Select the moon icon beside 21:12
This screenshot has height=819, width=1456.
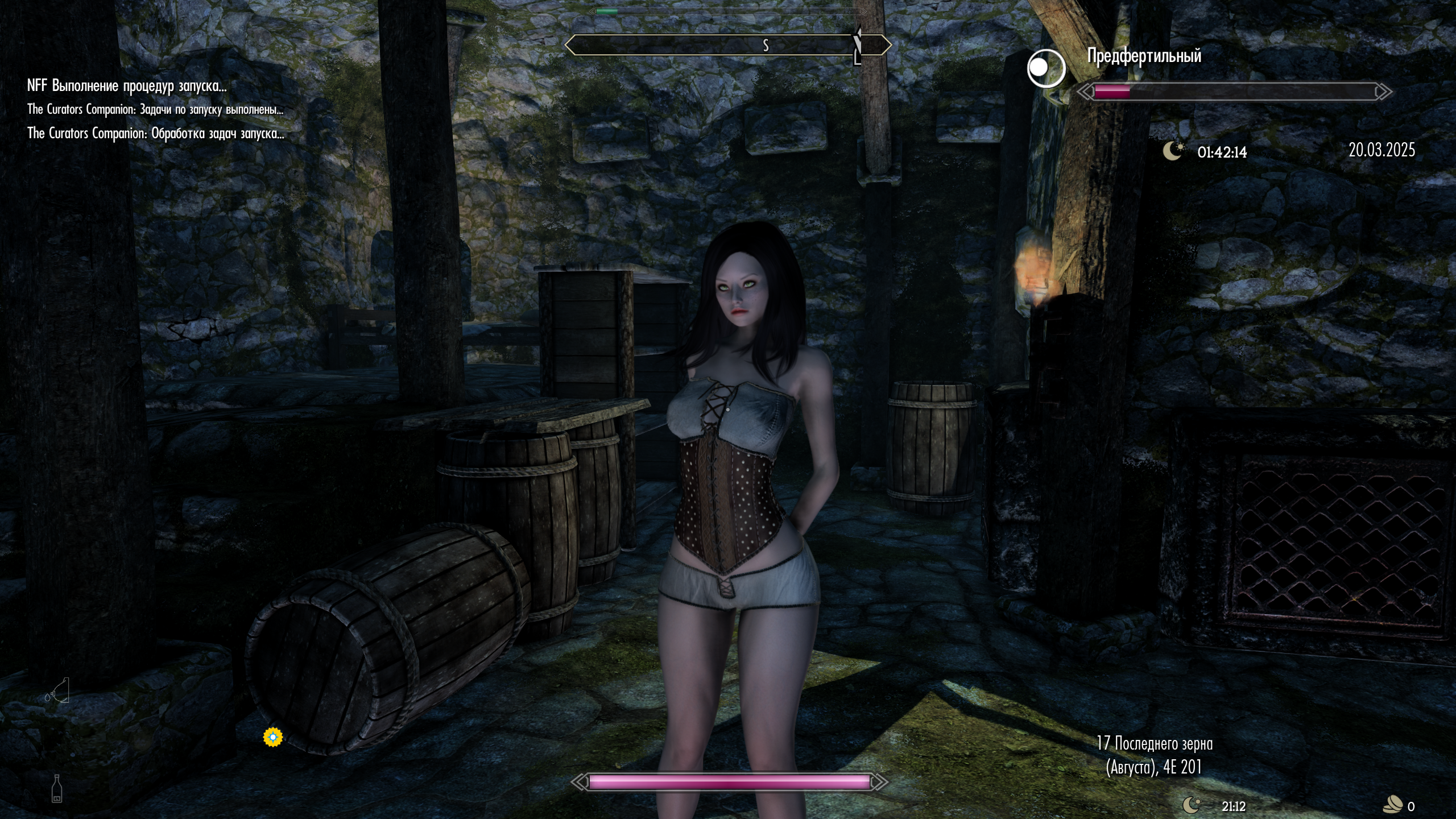pos(1192,805)
